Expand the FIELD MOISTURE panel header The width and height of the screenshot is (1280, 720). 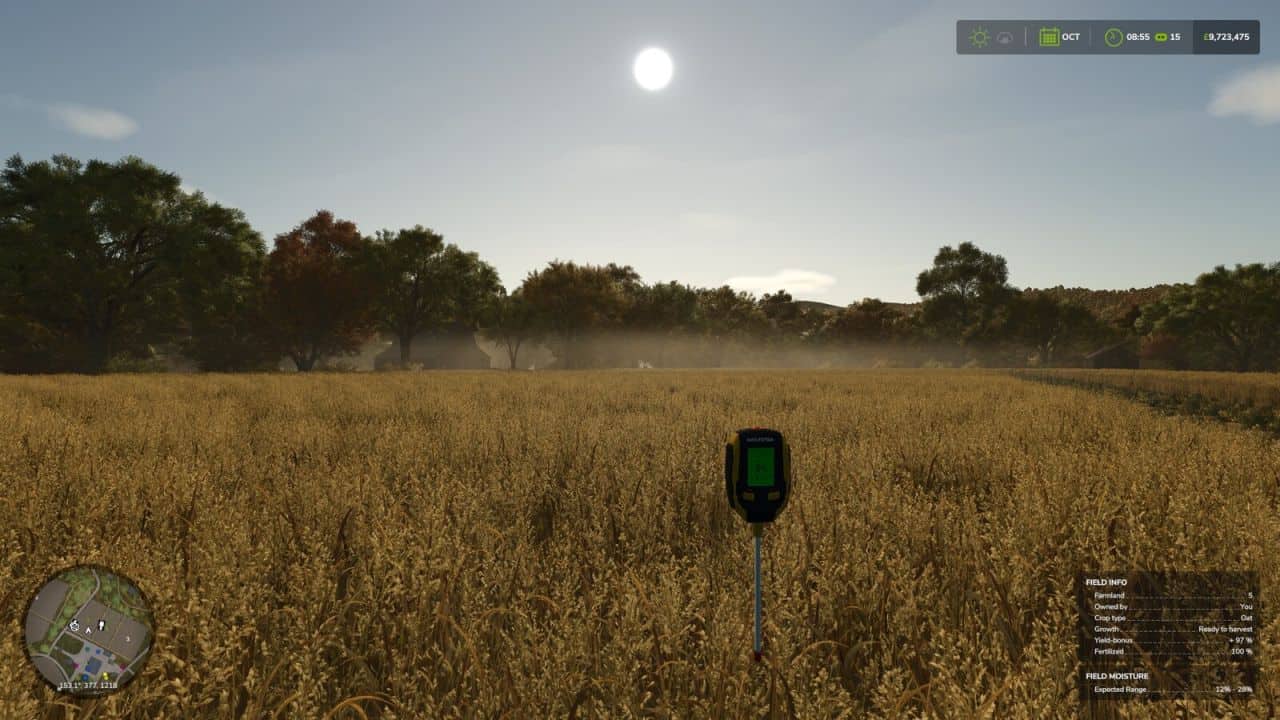(1118, 676)
